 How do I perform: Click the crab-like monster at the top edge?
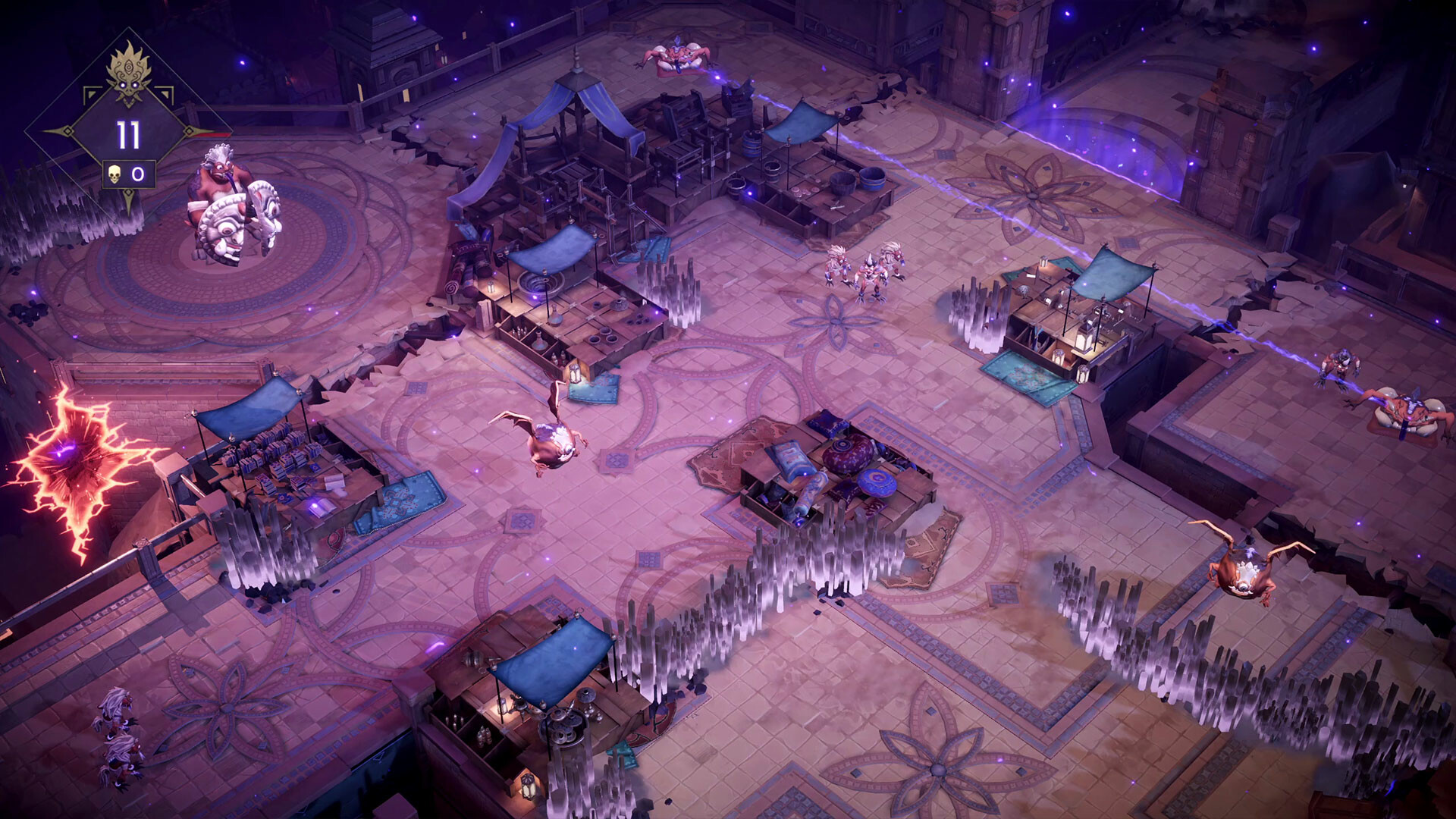tap(677, 53)
